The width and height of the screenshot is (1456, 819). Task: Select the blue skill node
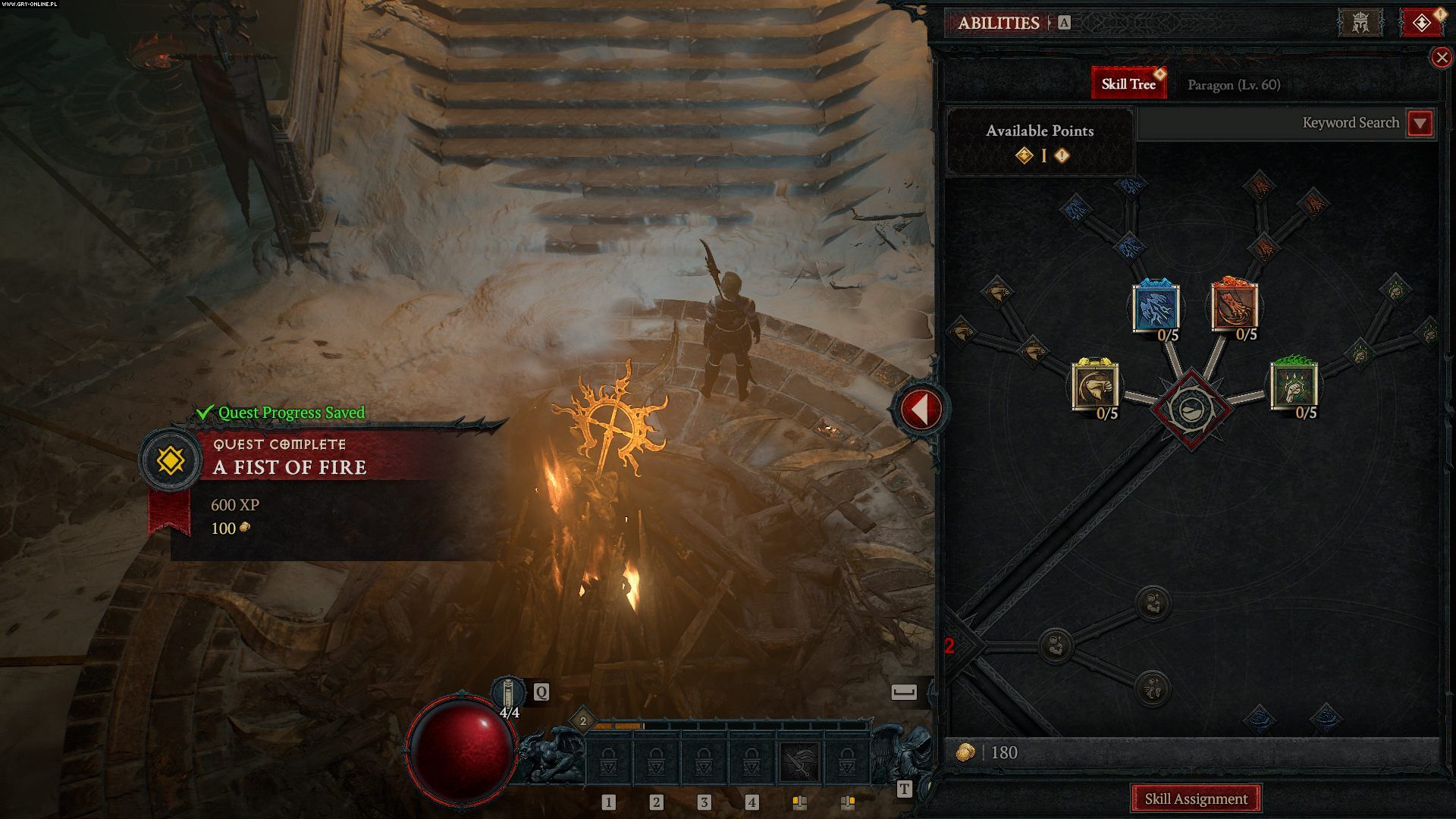(1156, 307)
